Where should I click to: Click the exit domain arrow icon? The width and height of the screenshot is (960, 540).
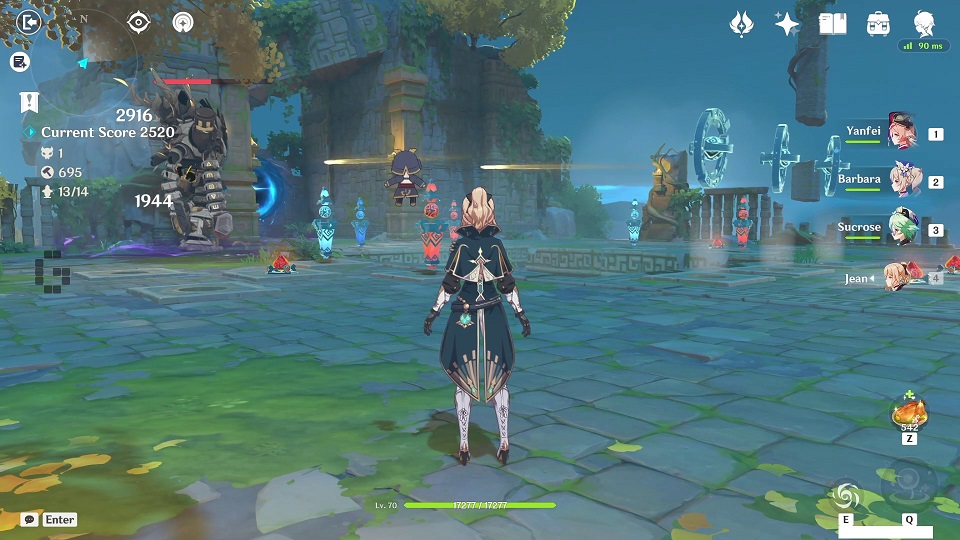30,22
